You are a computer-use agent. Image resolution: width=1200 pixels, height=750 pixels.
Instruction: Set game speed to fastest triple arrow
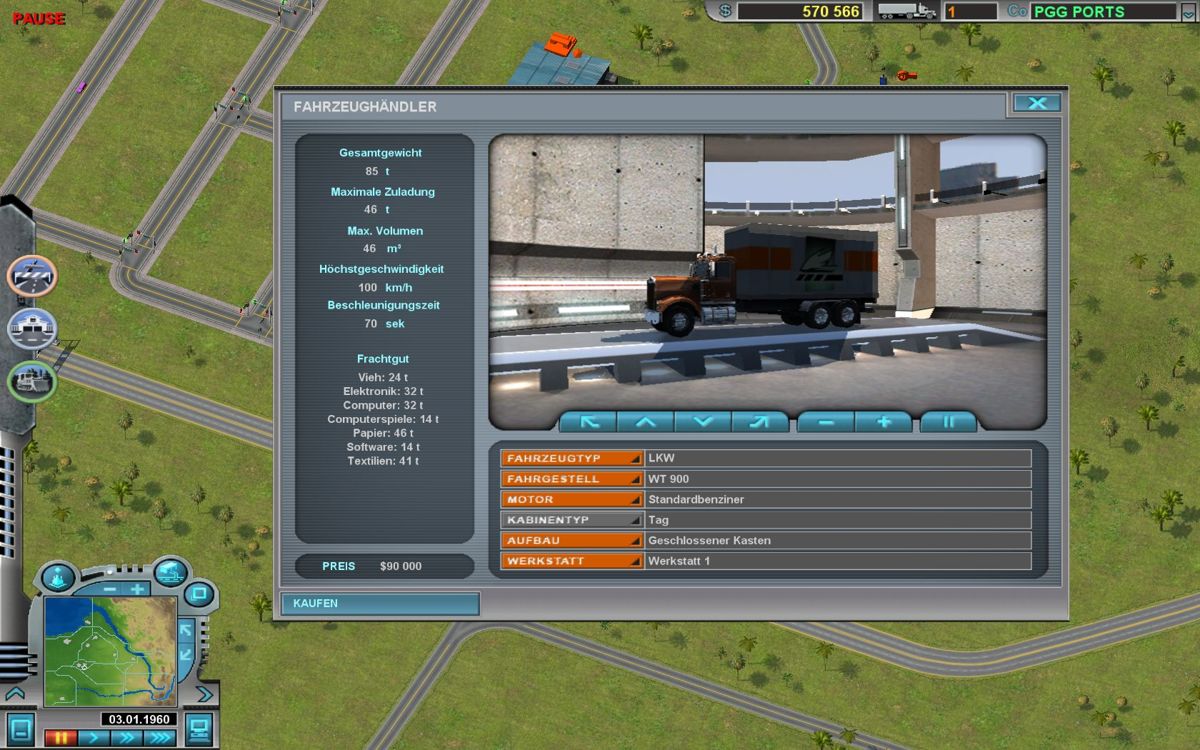pyautogui.click(x=159, y=738)
